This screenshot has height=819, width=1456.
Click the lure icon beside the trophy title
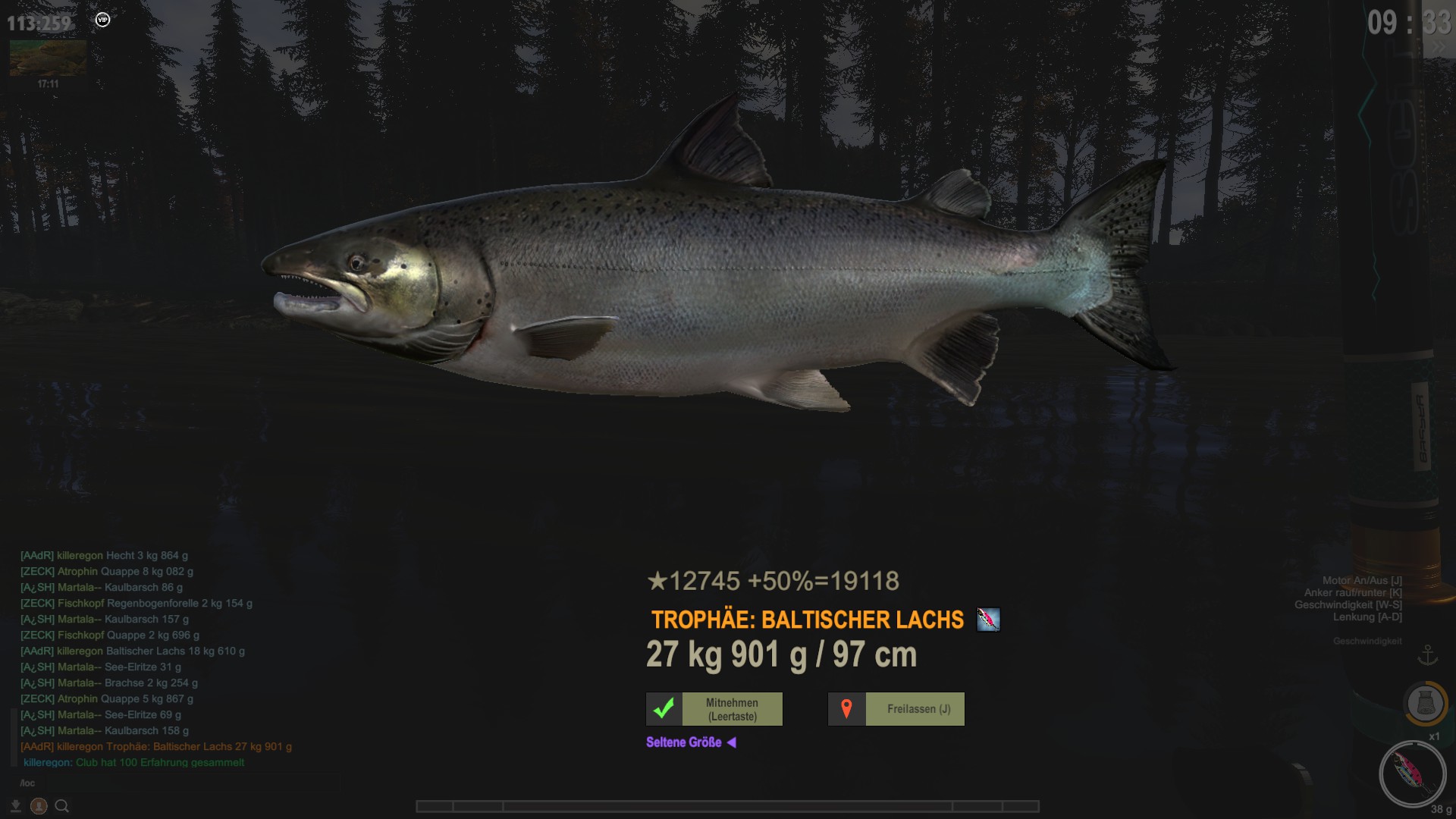[x=988, y=620]
